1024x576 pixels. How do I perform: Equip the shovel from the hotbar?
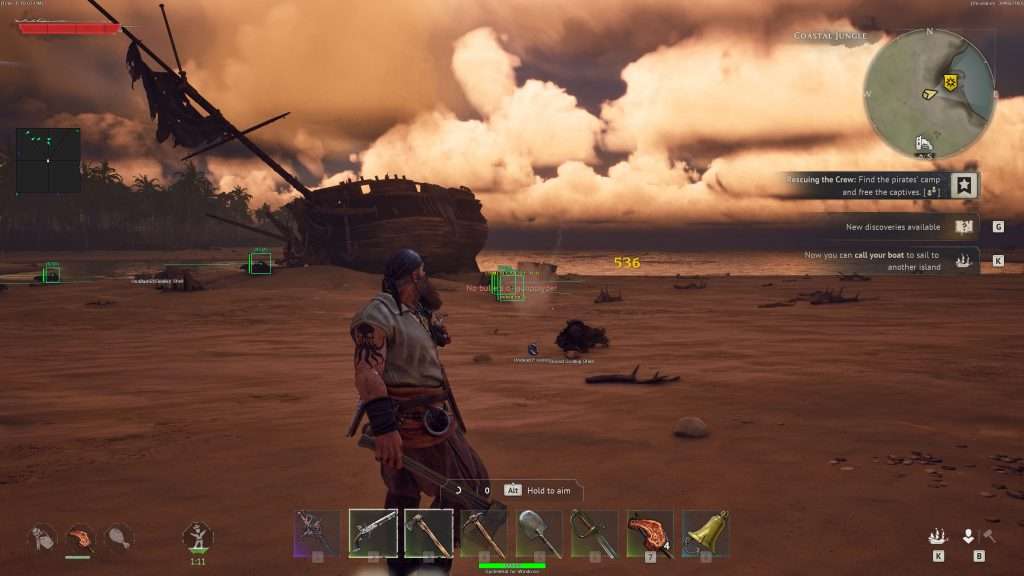tap(539, 533)
